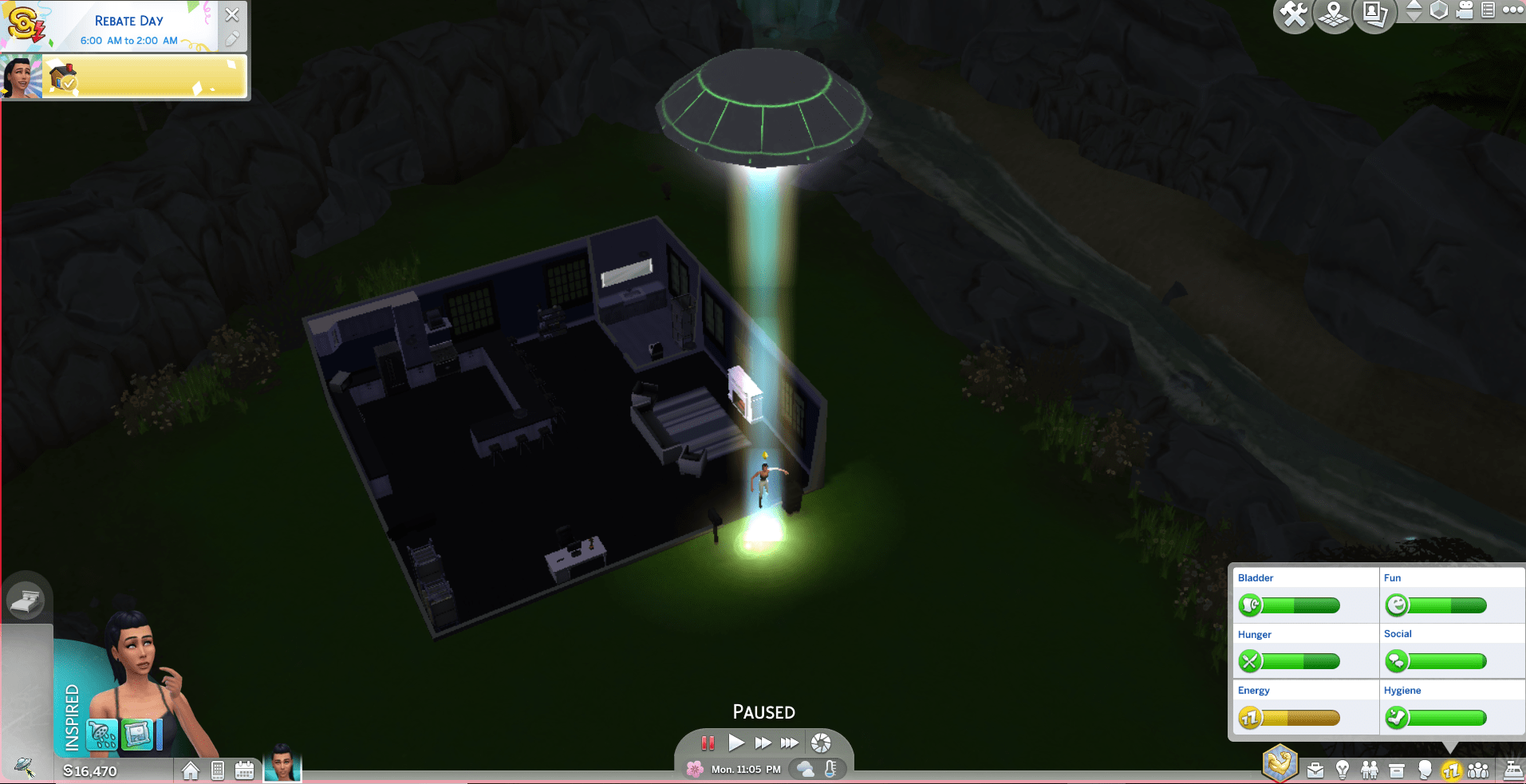Viewport: 1526px width, 784px height.
Task: Open the Career panel briefcase icon
Action: tap(1315, 770)
